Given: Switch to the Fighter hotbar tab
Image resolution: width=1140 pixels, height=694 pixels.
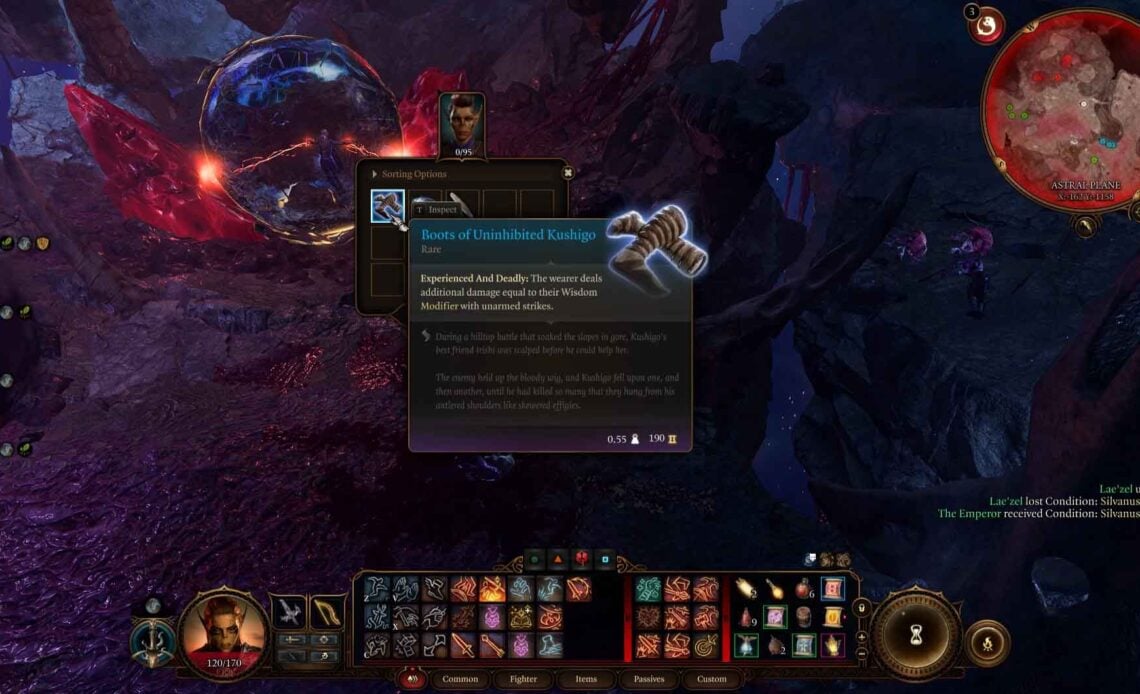Looking at the screenshot, I should (x=523, y=679).
